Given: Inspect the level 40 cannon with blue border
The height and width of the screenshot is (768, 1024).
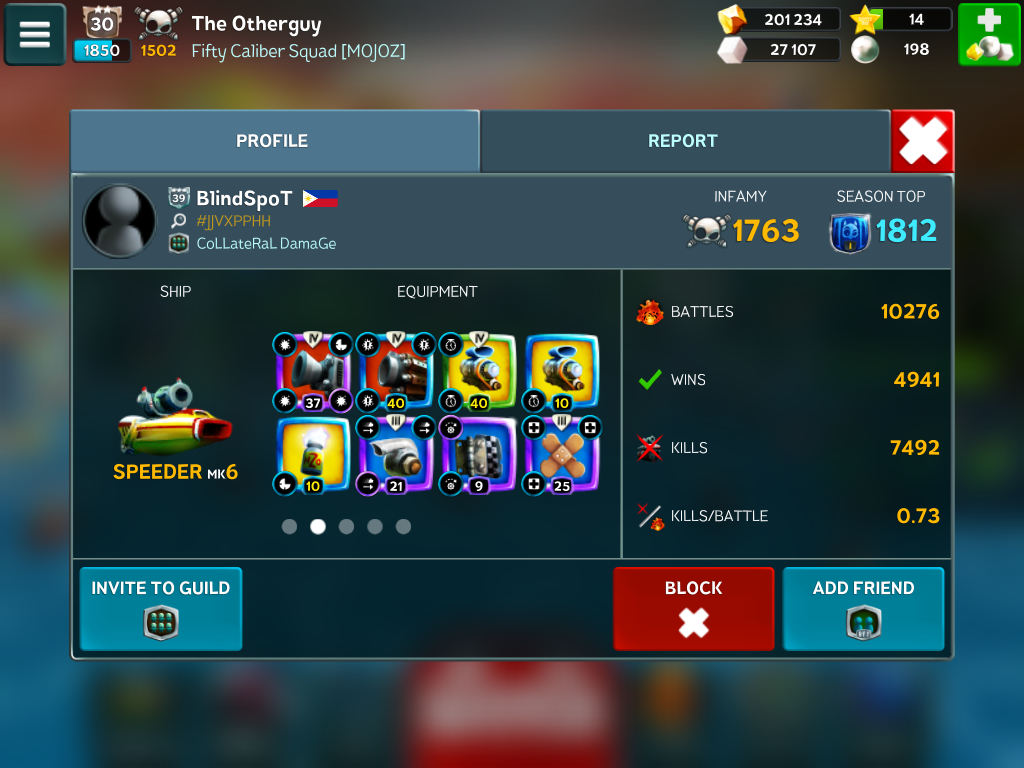Looking at the screenshot, I should (396, 373).
